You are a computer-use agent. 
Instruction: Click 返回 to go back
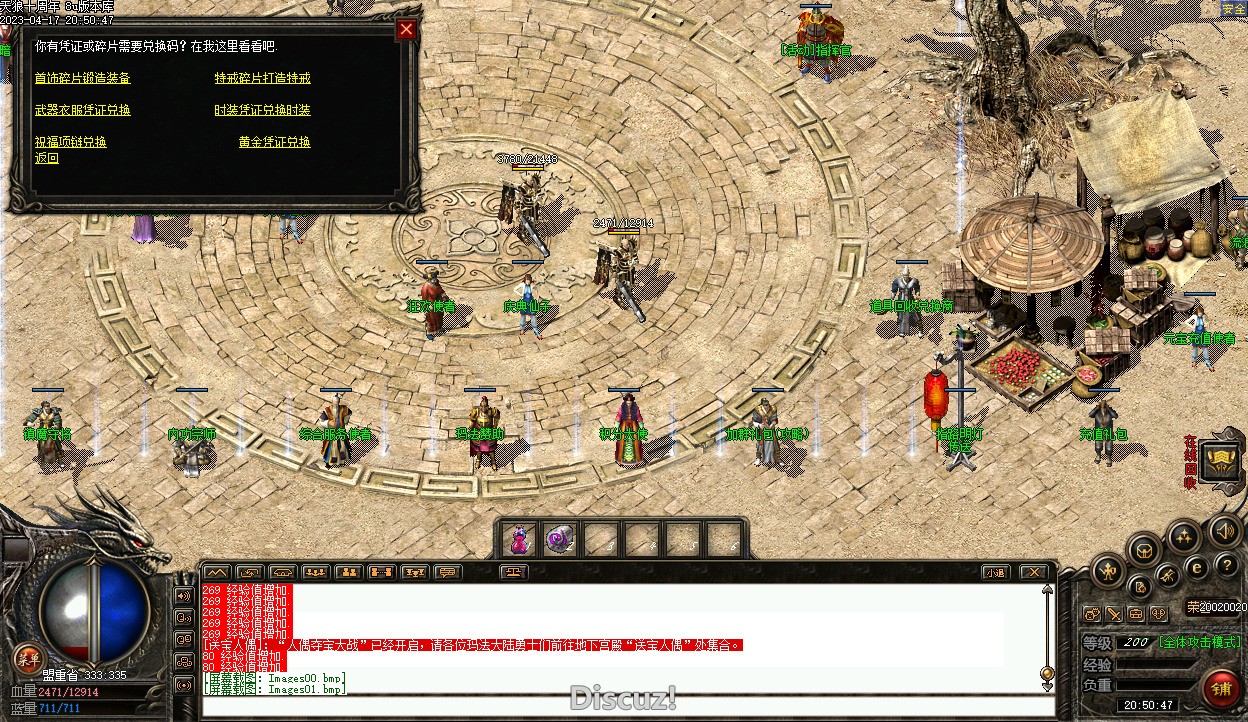(47, 158)
